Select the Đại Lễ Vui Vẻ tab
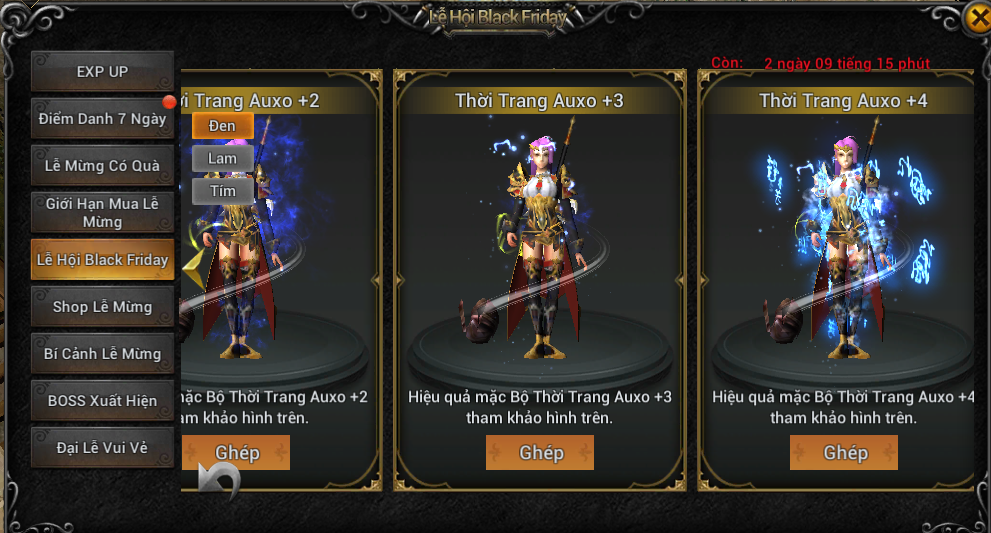Image resolution: width=991 pixels, height=533 pixels. coord(102,448)
